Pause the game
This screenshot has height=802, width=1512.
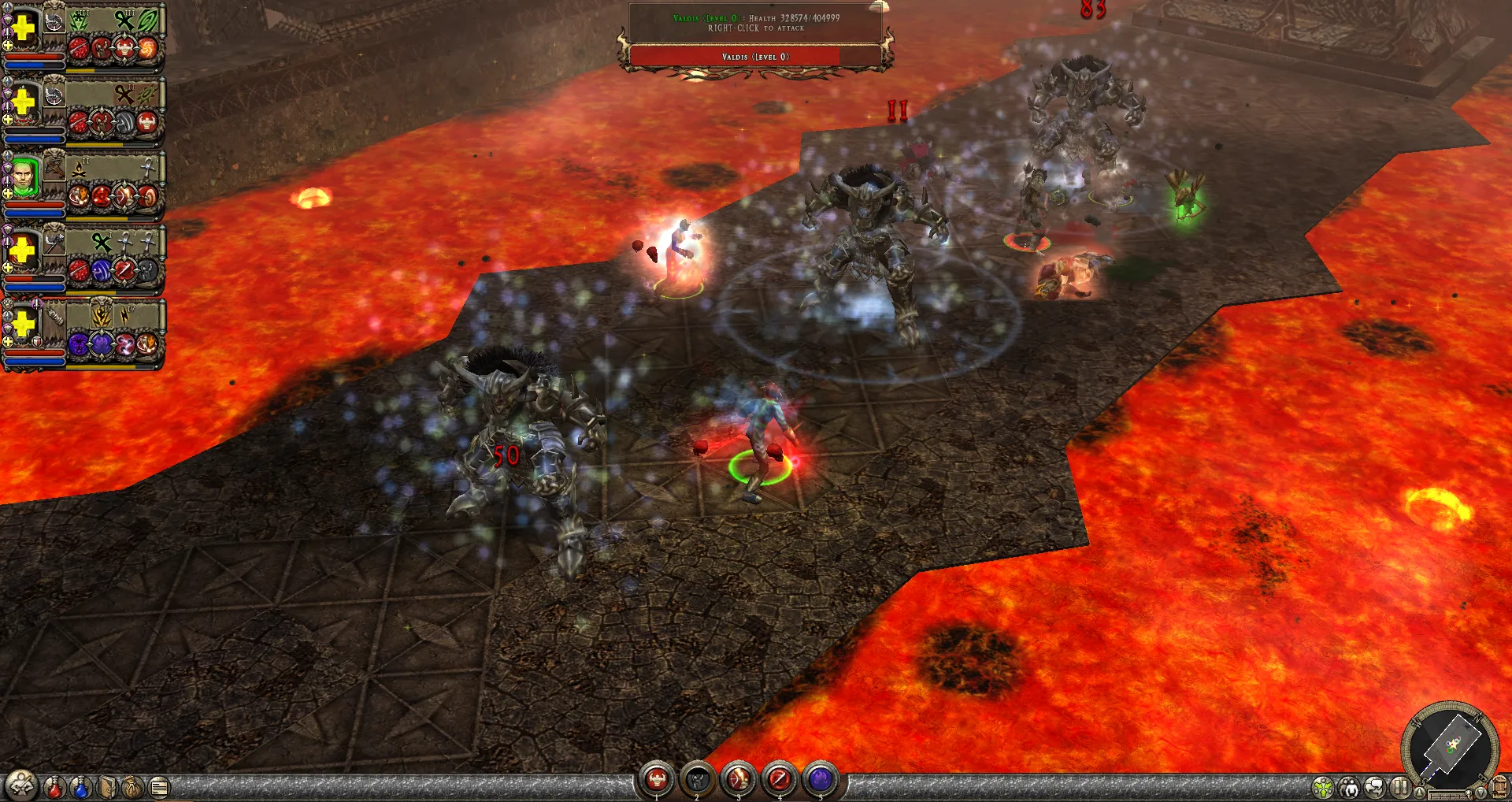click(x=1399, y=786)
